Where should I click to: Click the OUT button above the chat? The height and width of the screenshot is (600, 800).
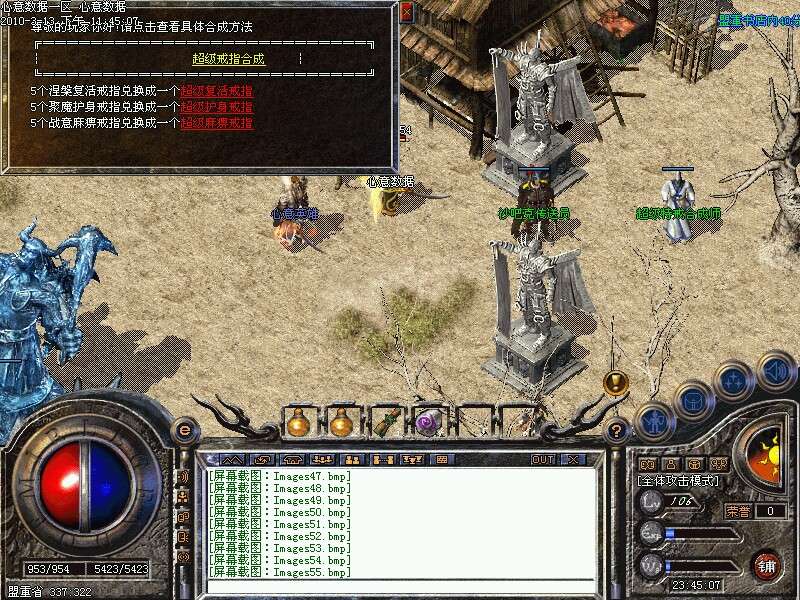coord(542,460)
